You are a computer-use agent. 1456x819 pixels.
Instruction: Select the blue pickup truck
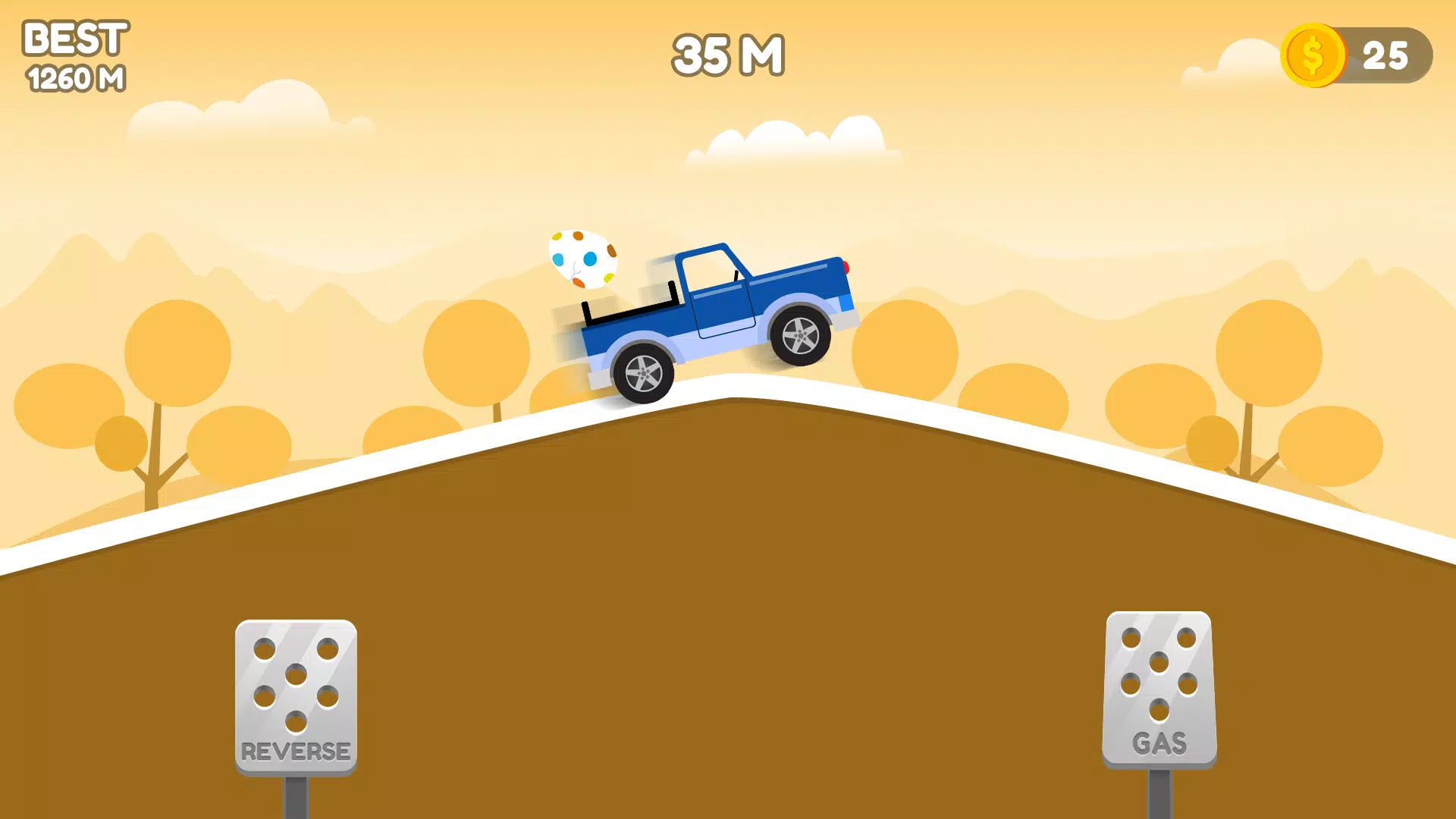tap(720, 318)
